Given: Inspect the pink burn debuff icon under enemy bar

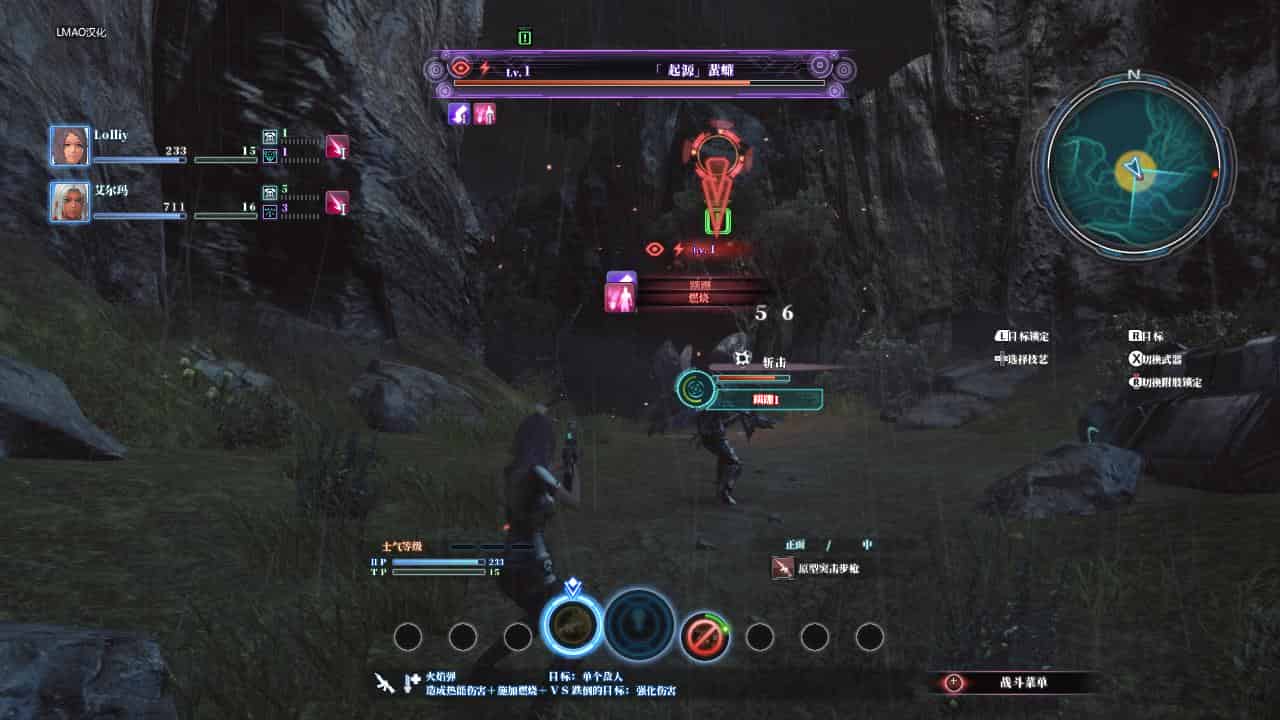Looking at the screenshot, I should click(x=485, y=114).
